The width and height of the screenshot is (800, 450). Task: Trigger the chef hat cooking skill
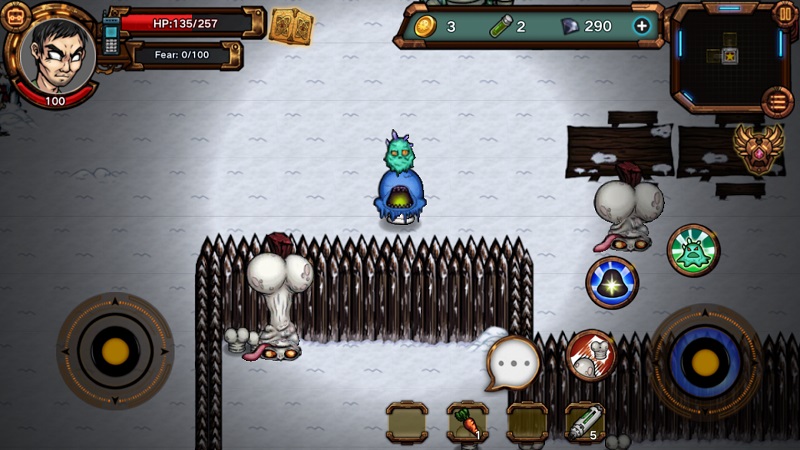pyautogui.click(x=592, y=356)
